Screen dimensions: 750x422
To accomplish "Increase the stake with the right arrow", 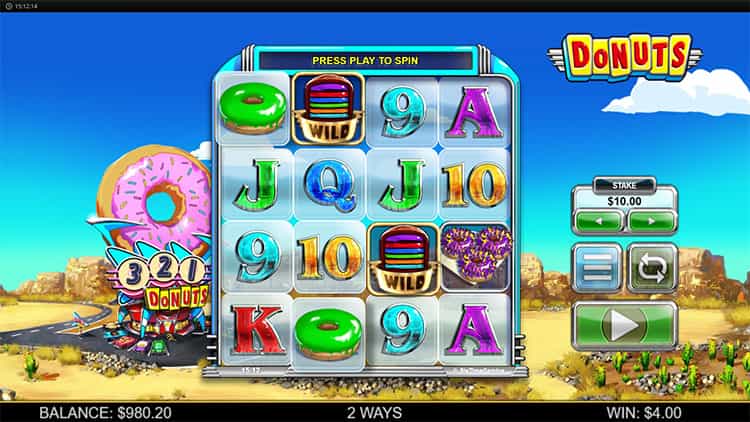I will tap(651, 221).
